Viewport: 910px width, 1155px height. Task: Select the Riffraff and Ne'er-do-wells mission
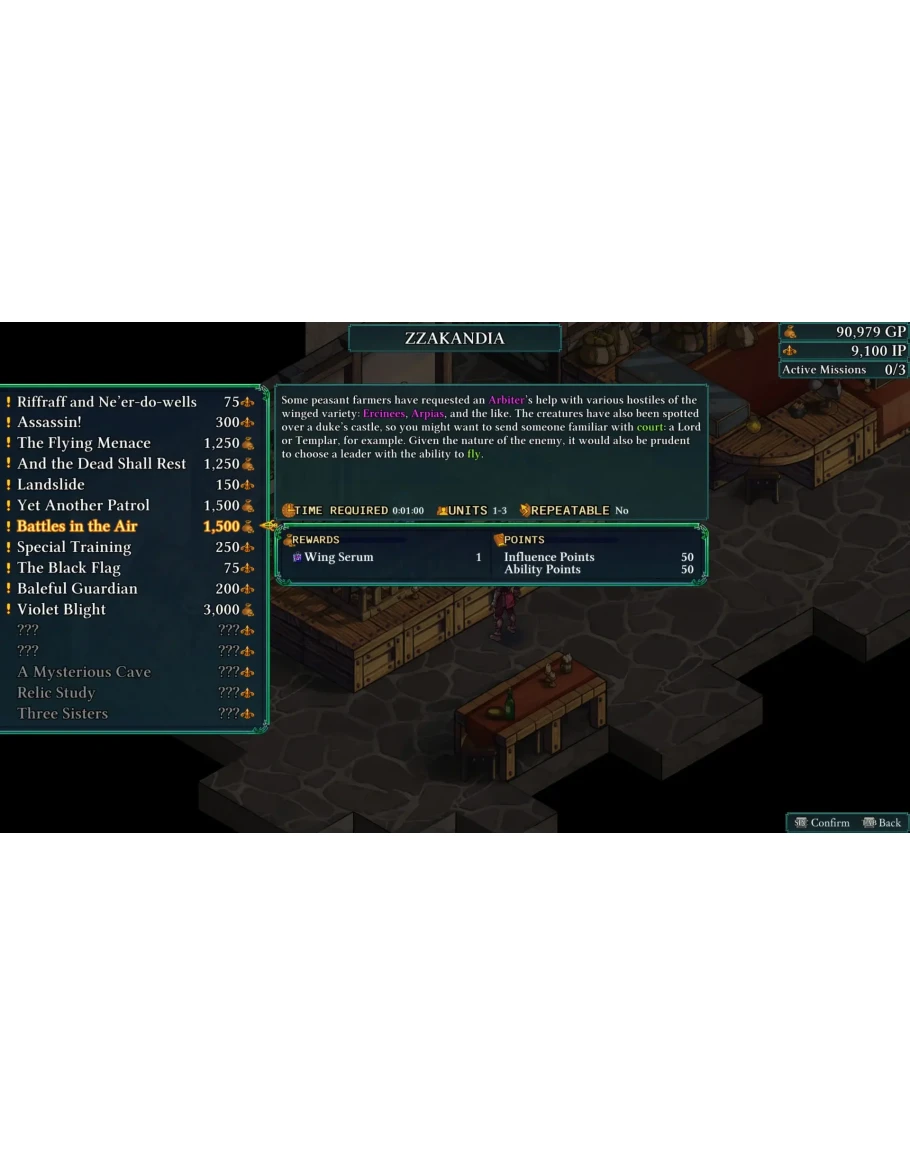pos(107,402)
